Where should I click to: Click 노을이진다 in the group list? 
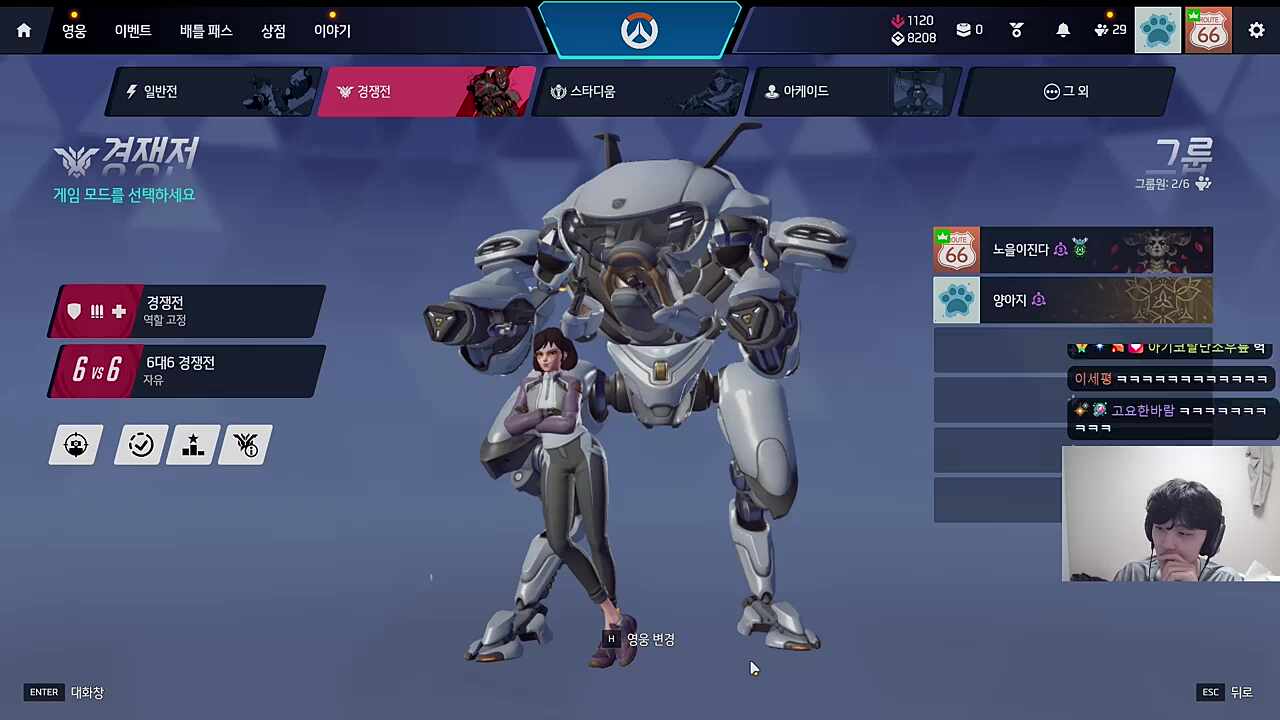pyautogui.click(x=1073, y=250)
